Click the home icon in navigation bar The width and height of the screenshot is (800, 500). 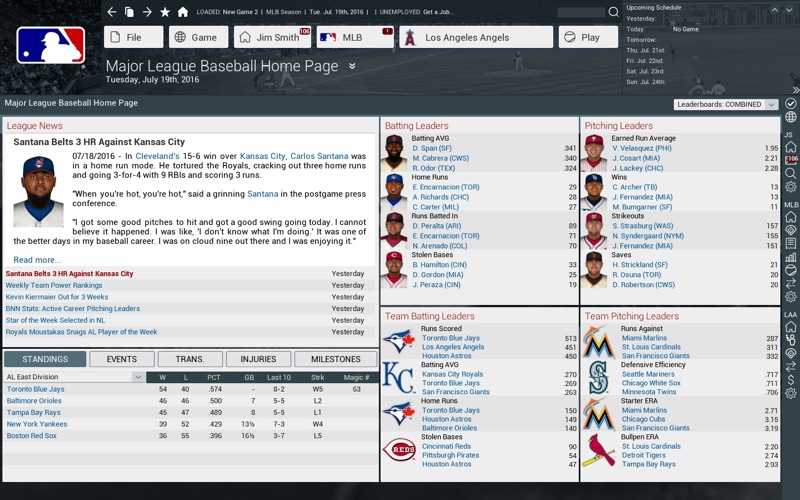point(182,12)
